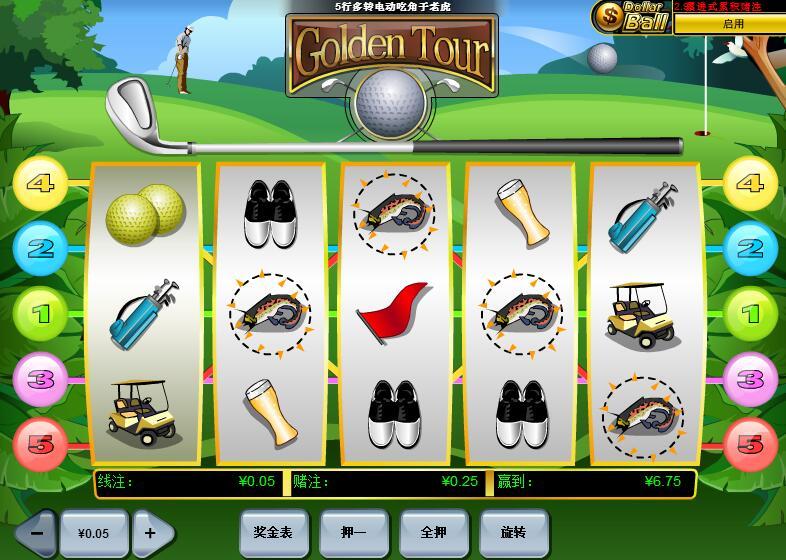Enable Dollar Ball with the 启用 button
The width and height of the screenshot is (786, 560).
tap(732, 24)
